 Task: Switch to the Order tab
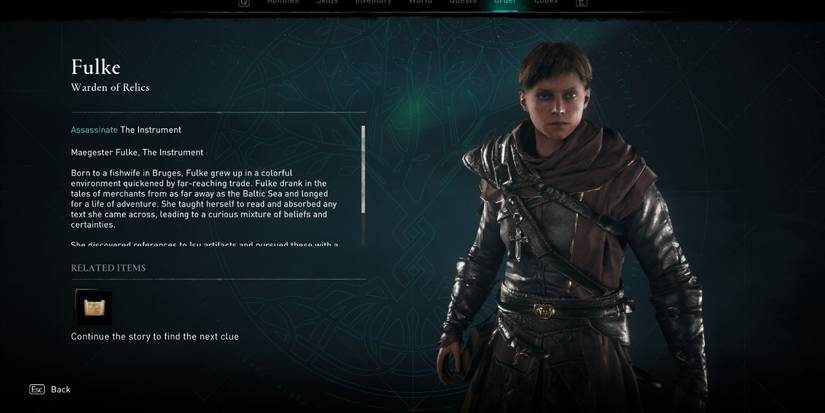(x=505, y=3)
